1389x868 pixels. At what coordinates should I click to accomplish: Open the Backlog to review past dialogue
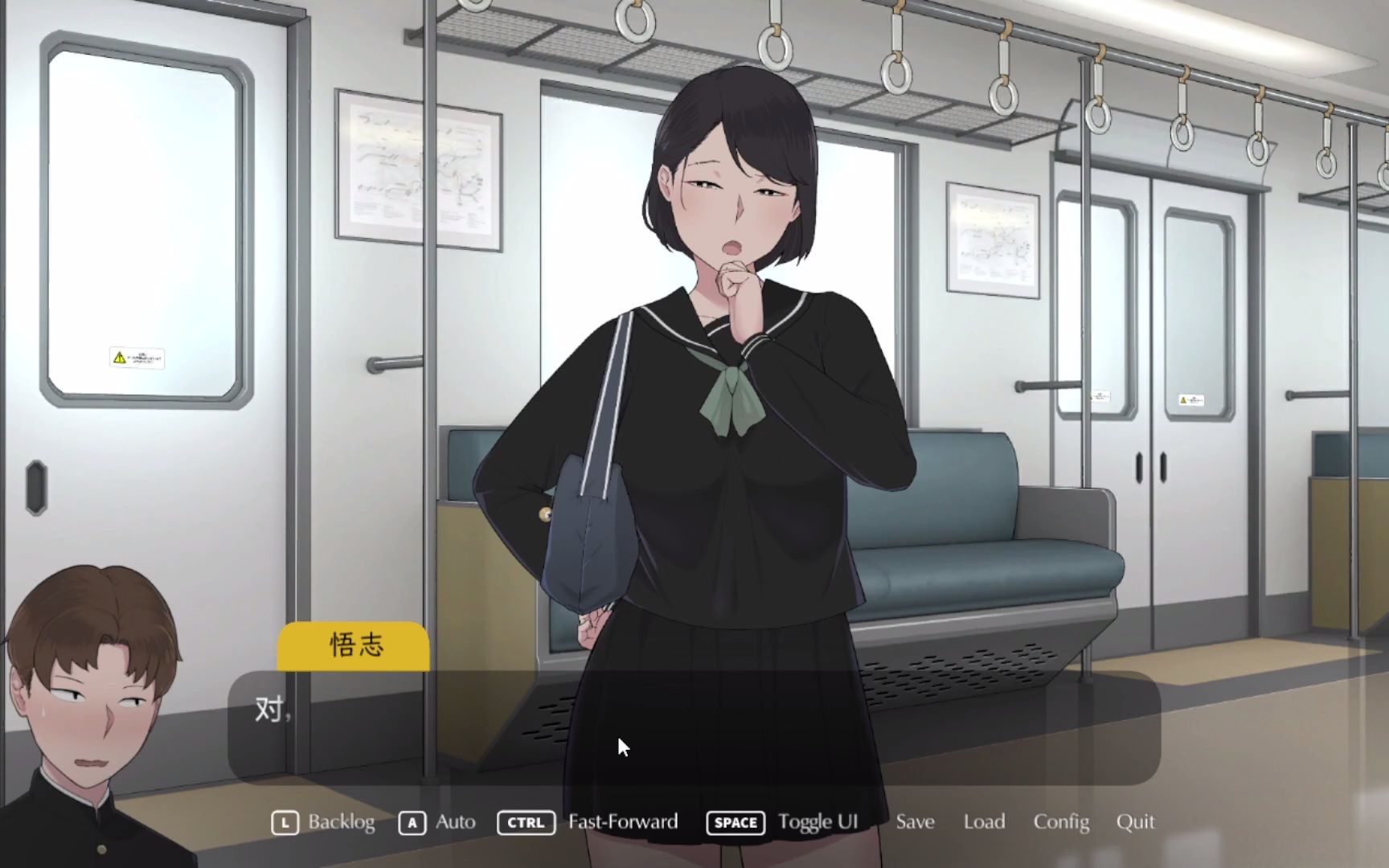(x=342, y=822)
